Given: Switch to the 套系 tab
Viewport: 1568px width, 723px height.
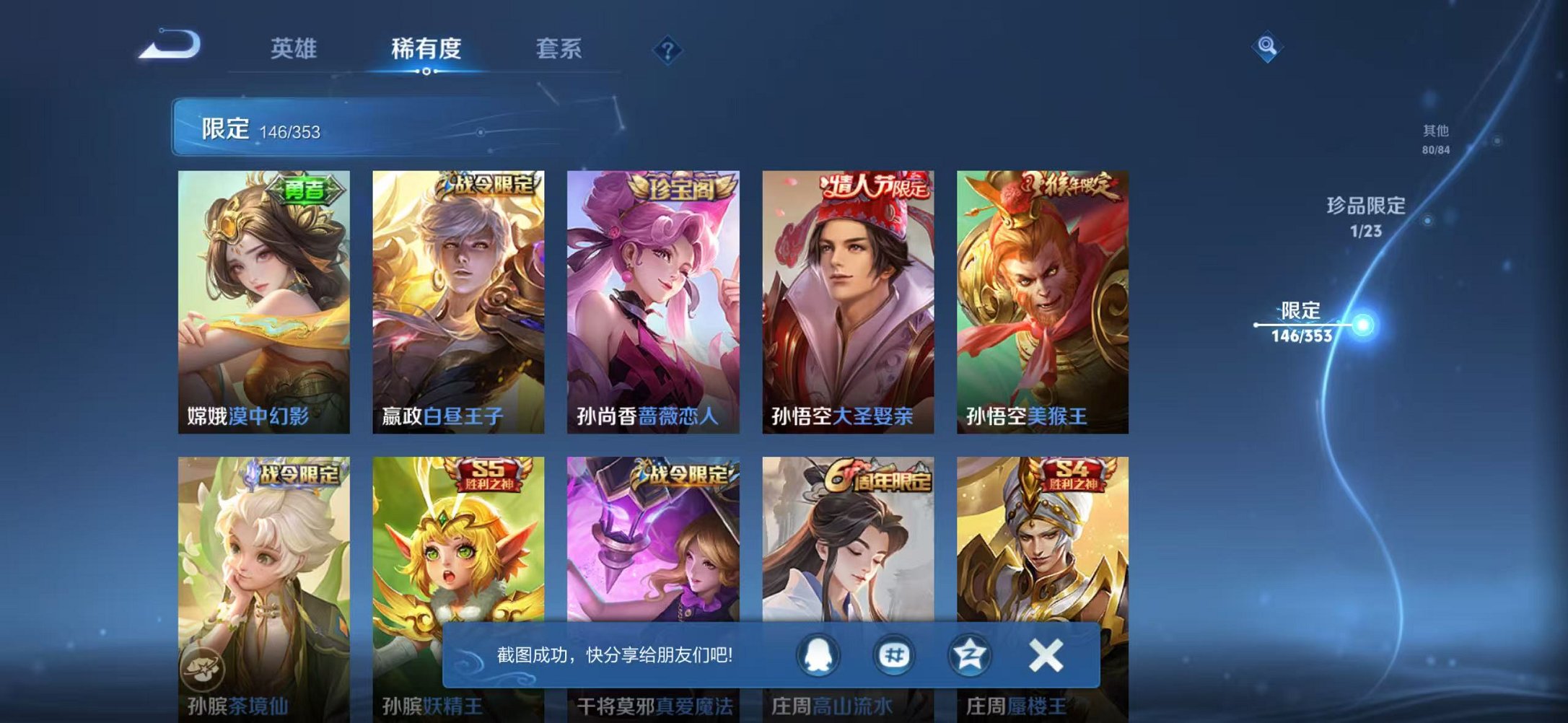Looking at the screenshot, I should pyautogui.click(x=558, y=48).
